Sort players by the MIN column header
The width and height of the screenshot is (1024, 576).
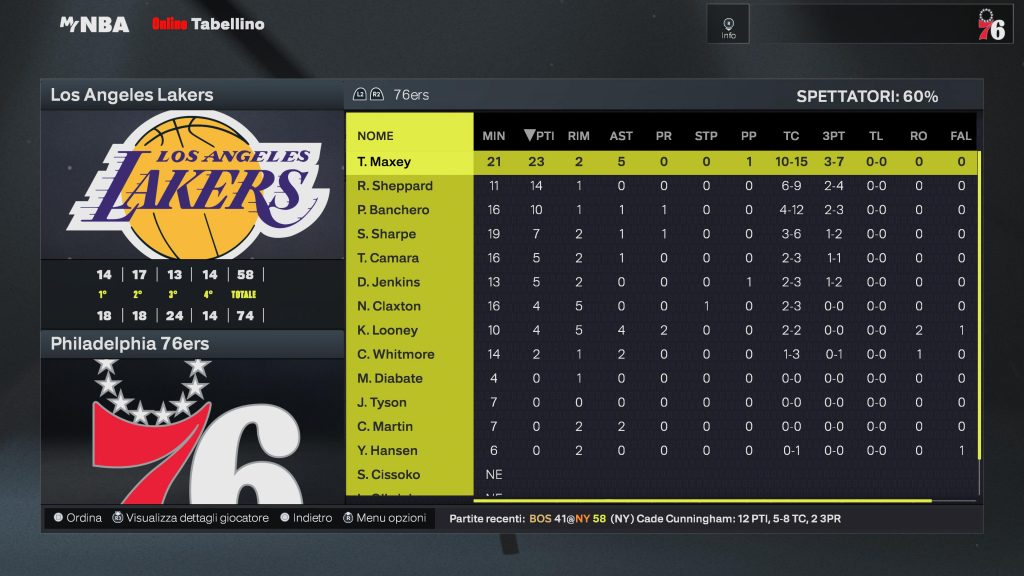[x=494, y=136]
